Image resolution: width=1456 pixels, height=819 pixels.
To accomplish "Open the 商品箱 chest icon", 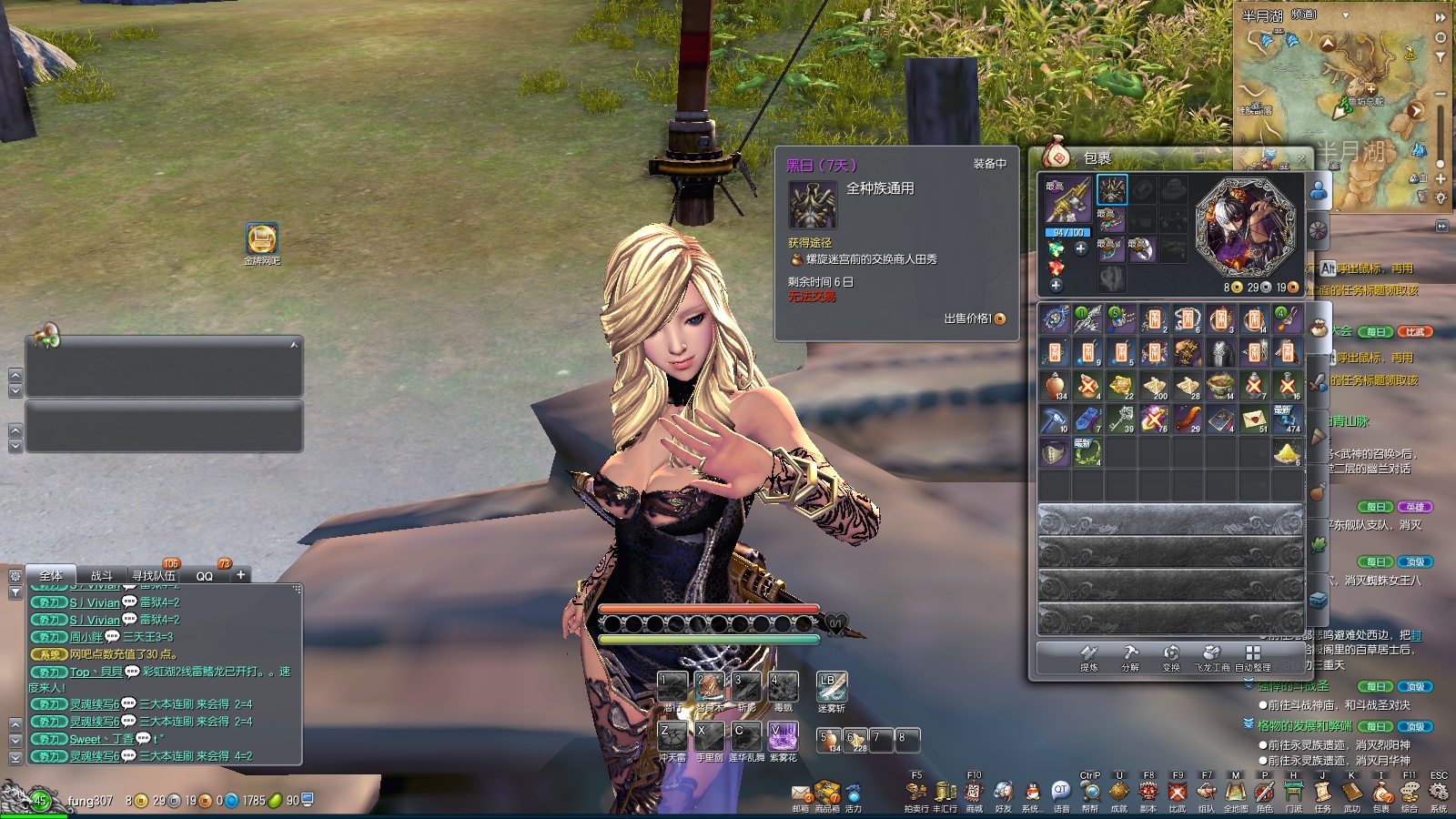I will tap(827, 794).
